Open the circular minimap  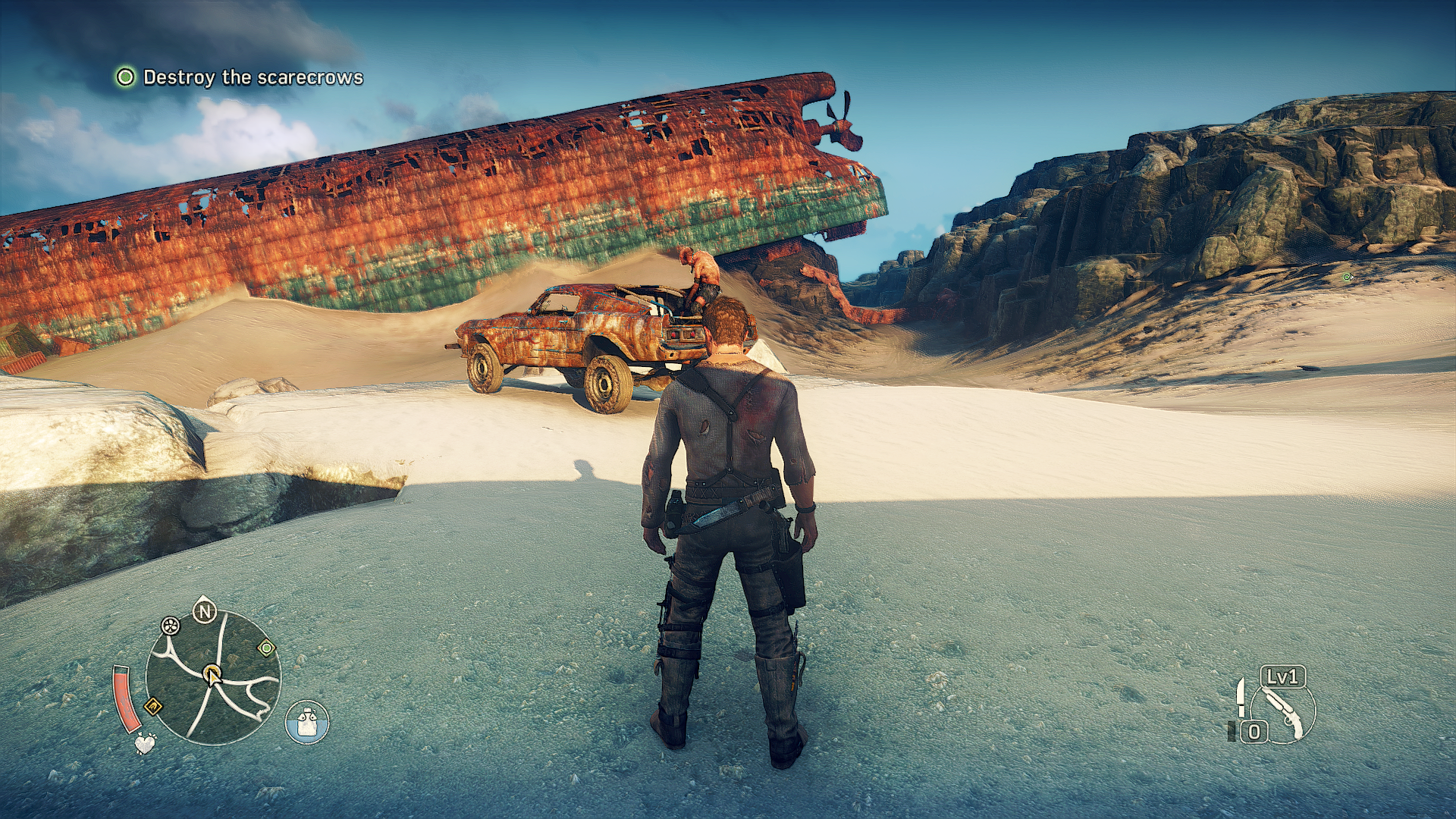[x=213, y=677]
